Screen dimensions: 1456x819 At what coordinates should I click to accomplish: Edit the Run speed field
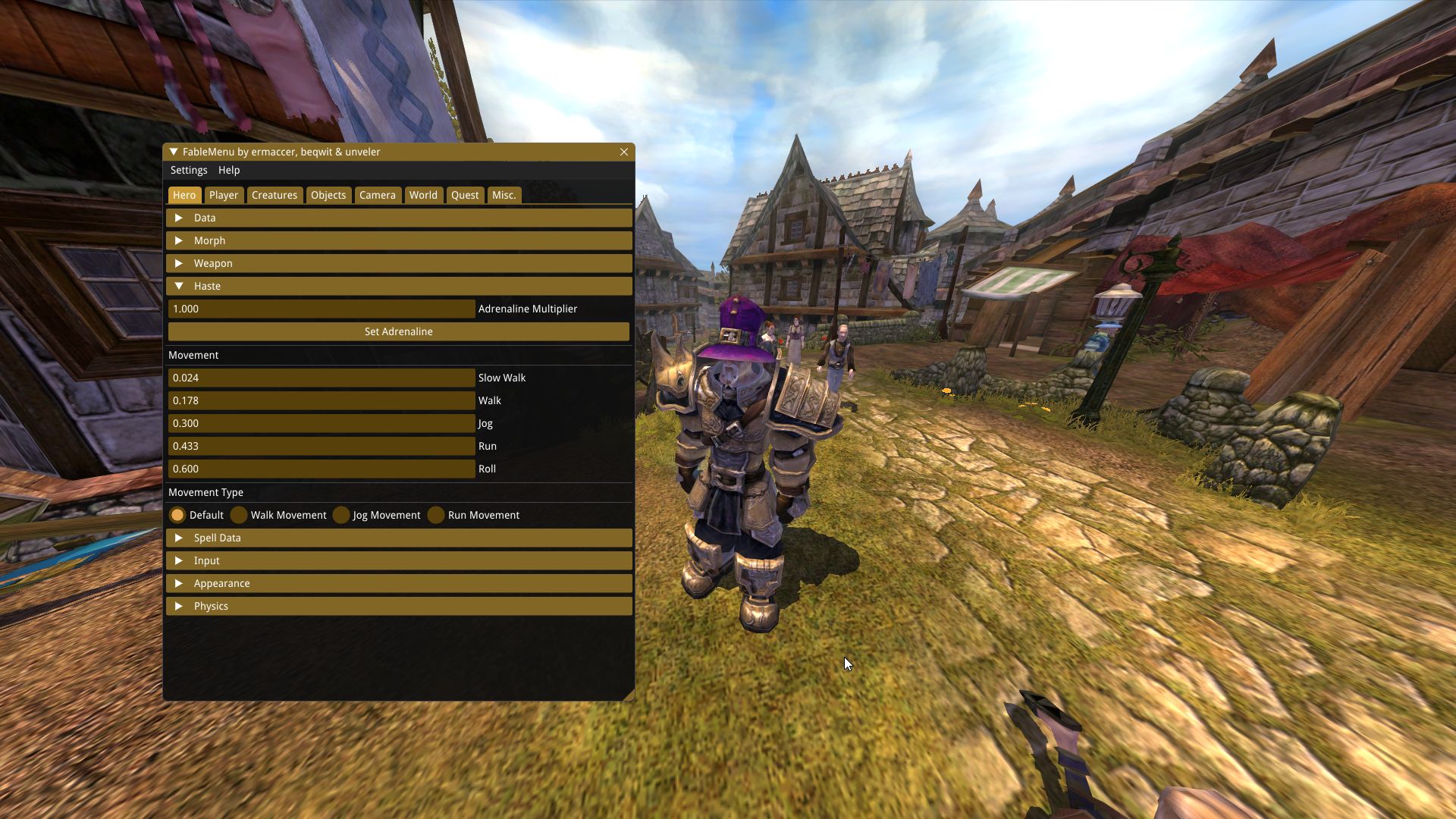pos(322,446)
